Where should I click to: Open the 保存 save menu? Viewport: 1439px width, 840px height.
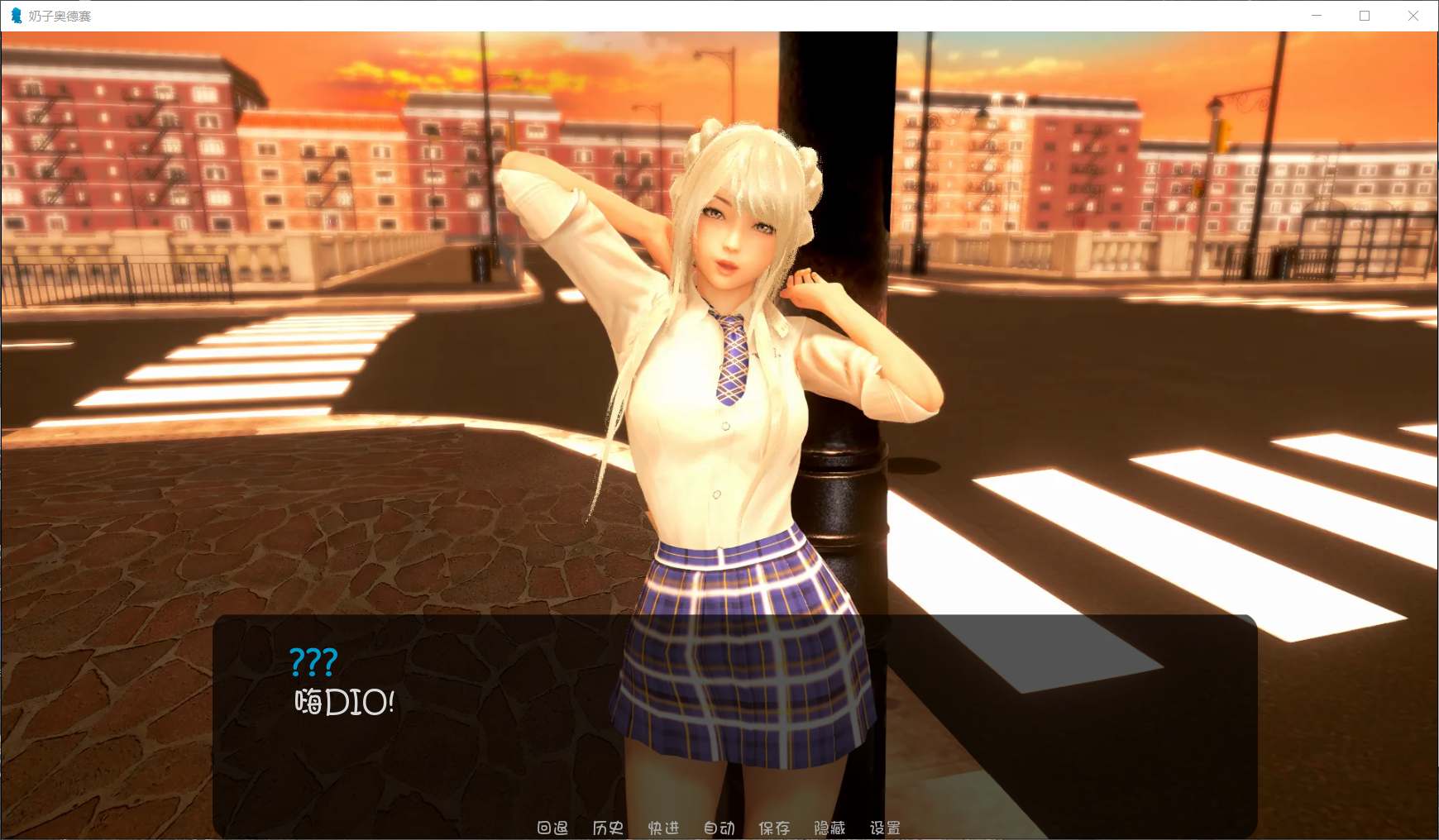(x=774, y=828)
